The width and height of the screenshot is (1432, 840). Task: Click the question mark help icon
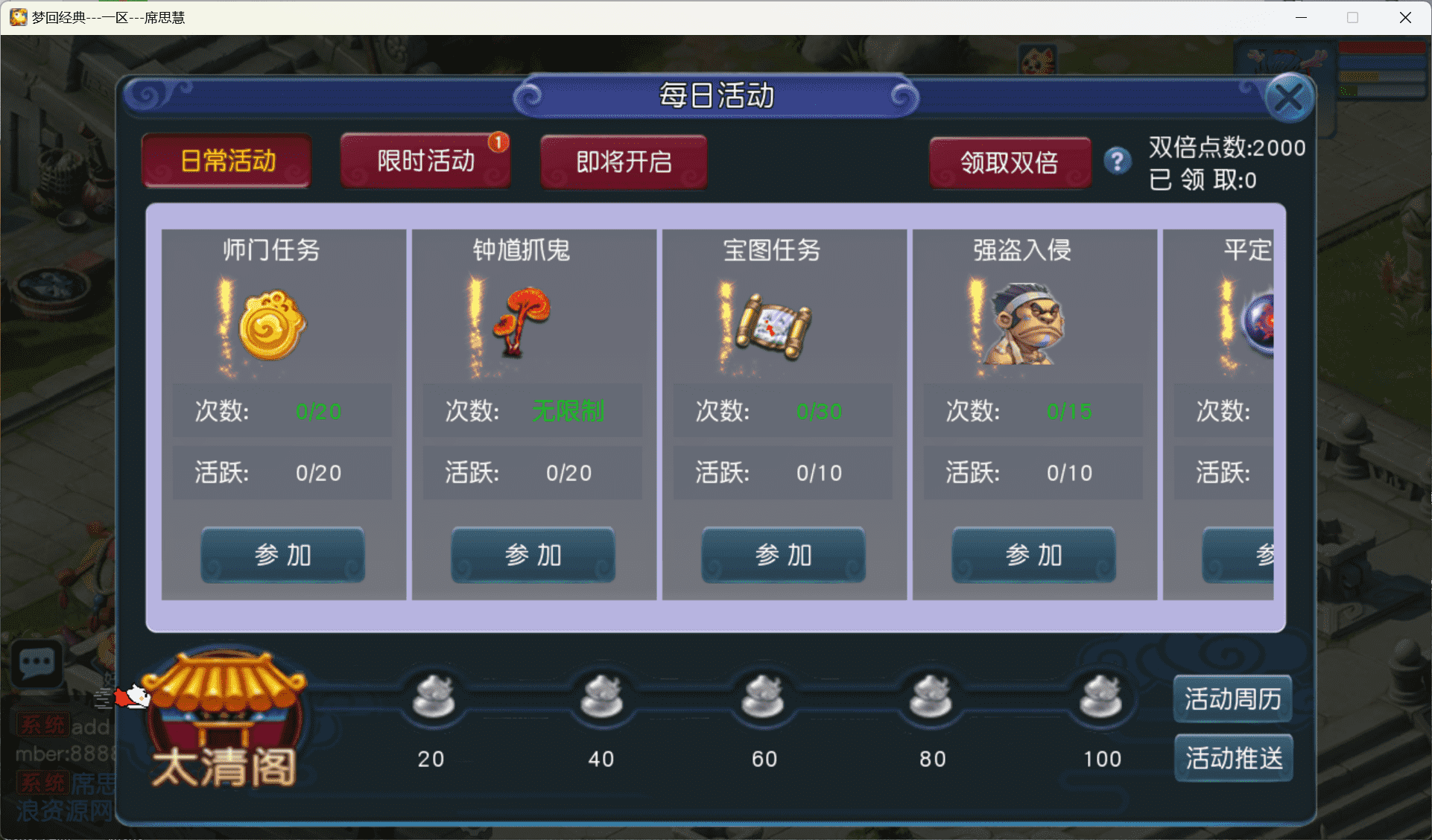(x=1117, y=161)
